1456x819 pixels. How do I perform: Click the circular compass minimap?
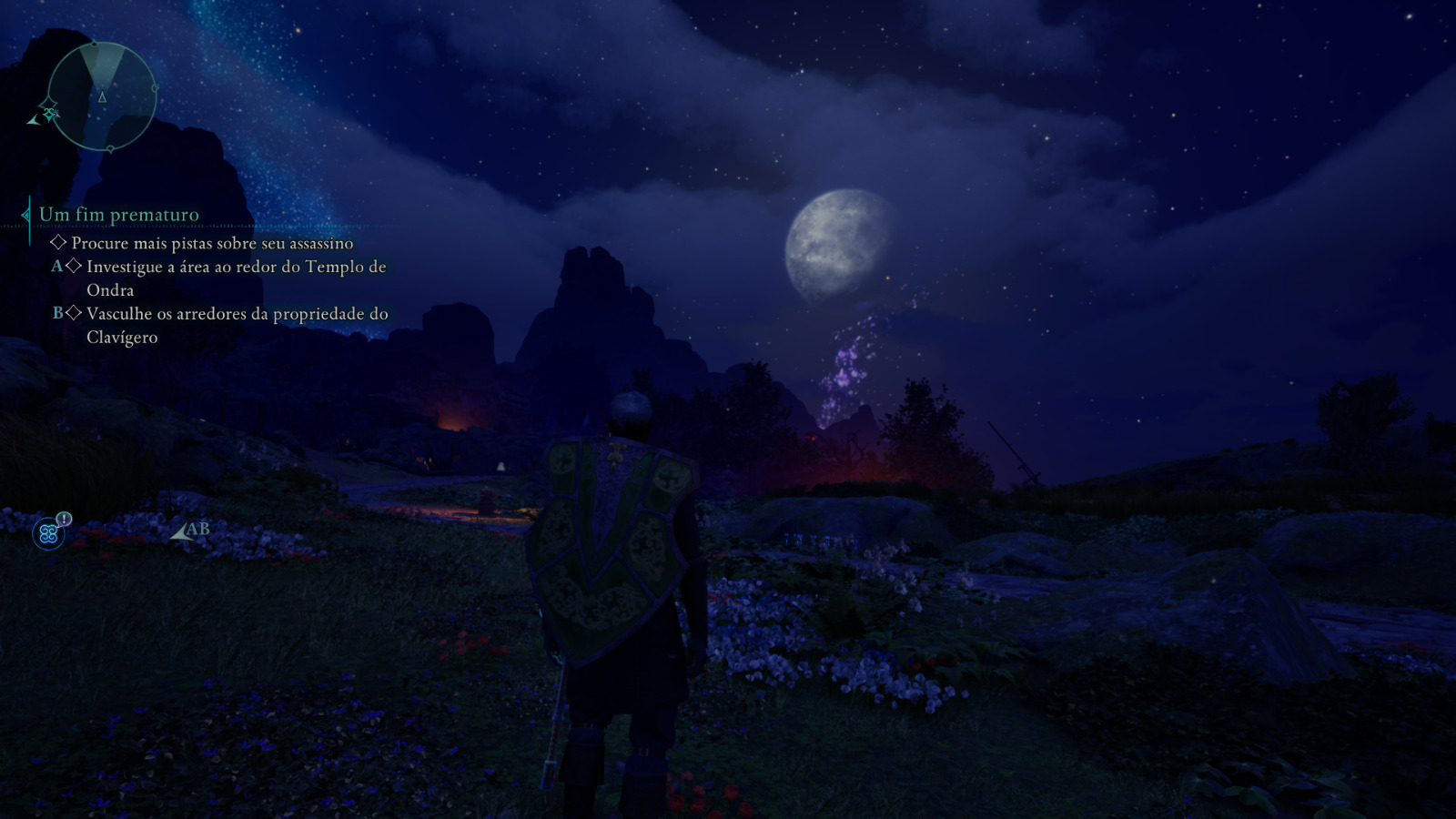click(102, 96)
